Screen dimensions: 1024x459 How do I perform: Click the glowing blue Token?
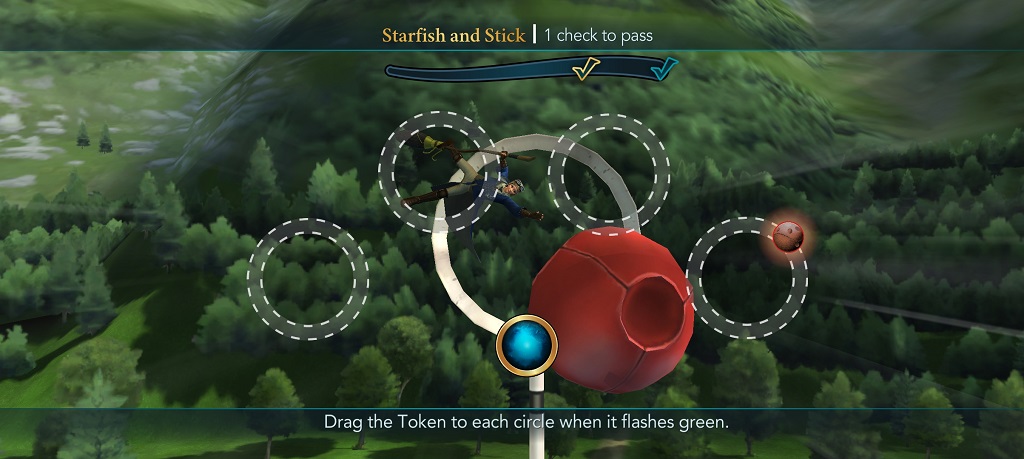(x=527, y=344)
